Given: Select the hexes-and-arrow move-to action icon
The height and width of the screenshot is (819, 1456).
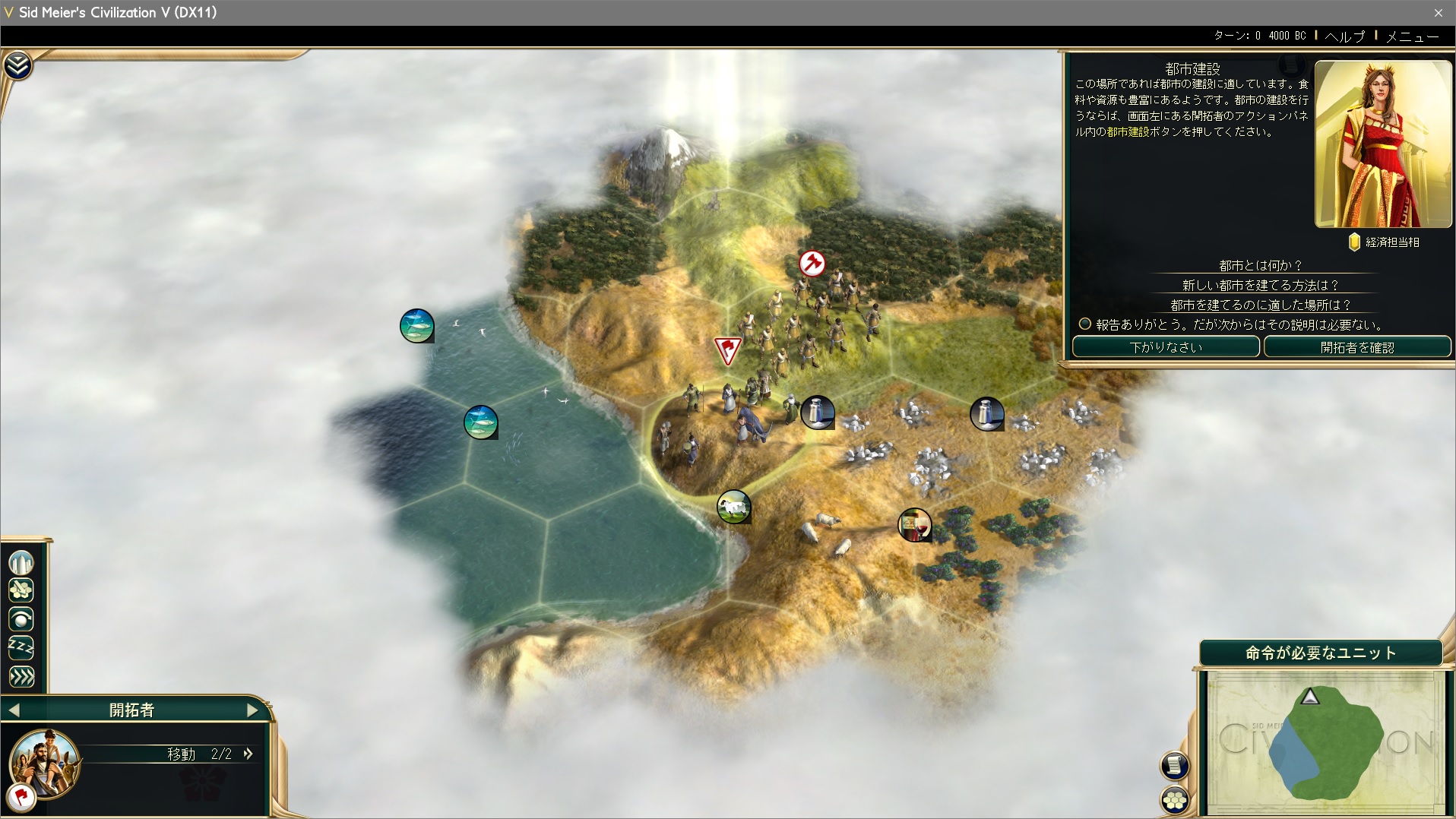Looking at the screenshot, I should point(21,590).
